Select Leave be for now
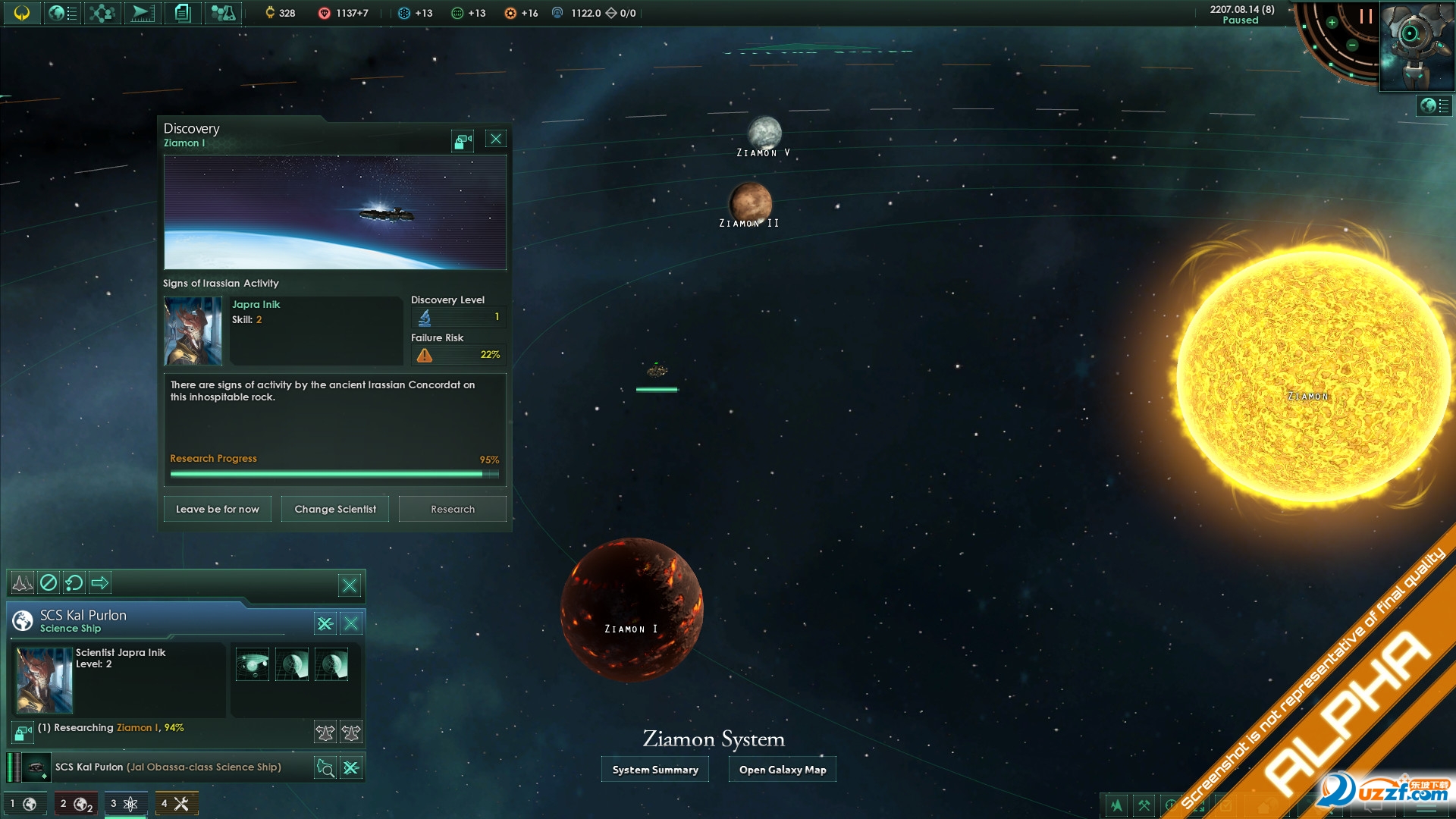1456x819 pixels. click(217, 509)
